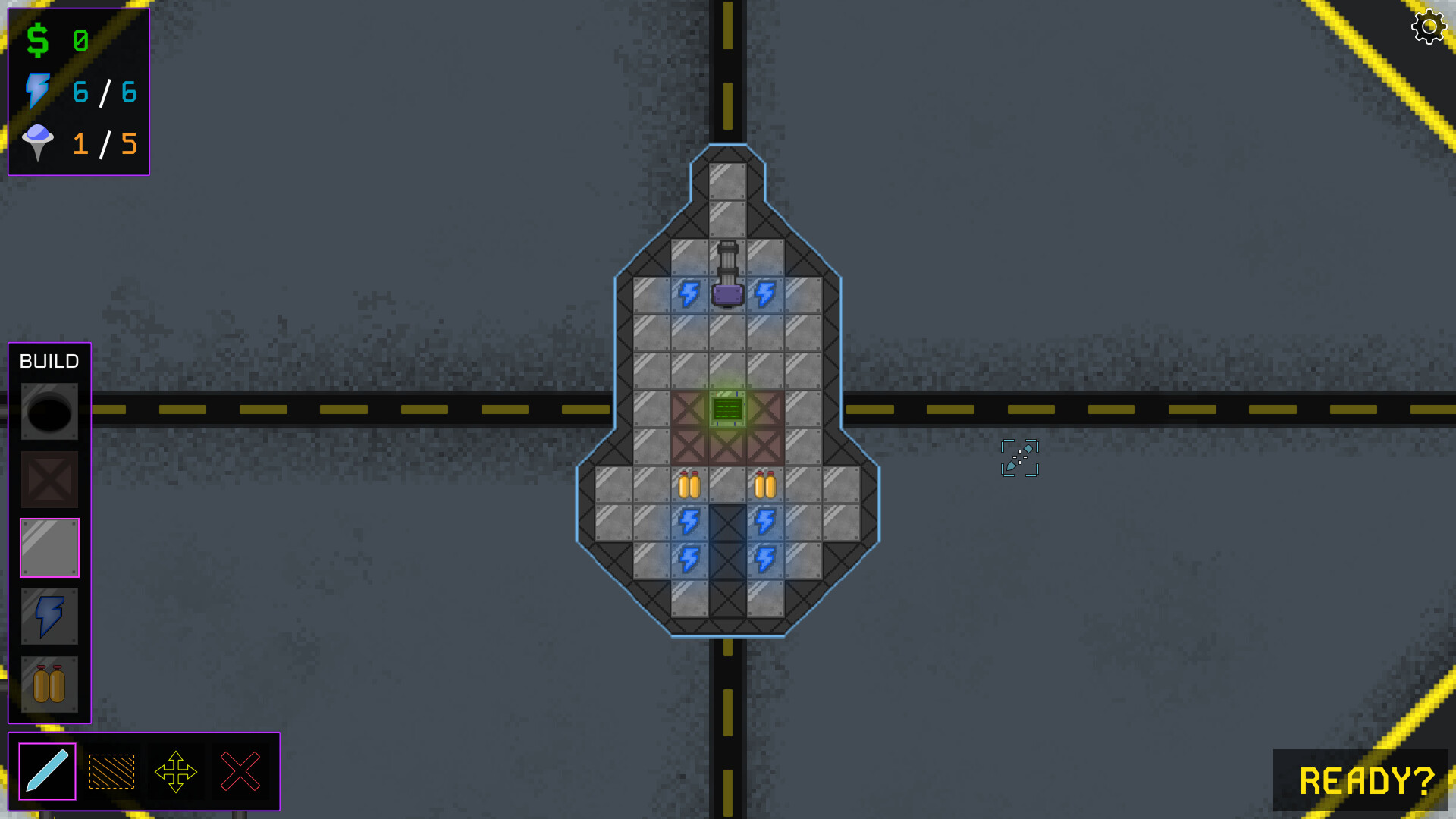Toggle the currently selected hull plate tile off
This screenshot has height=819, width=1456.
pos(49,548)
